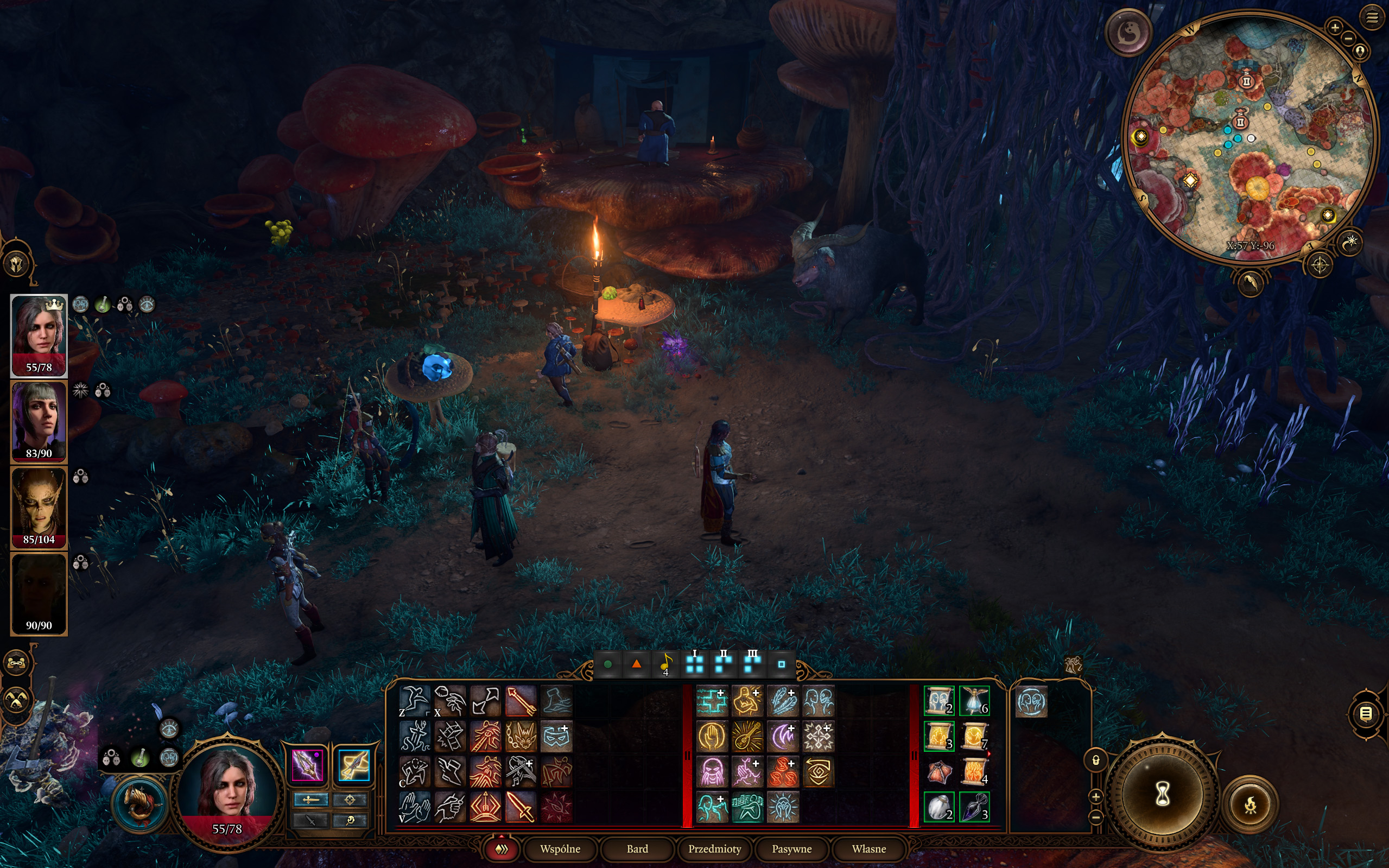
Task: Zoom out the minimap with minus button
Action: [x=1348, y=39]
